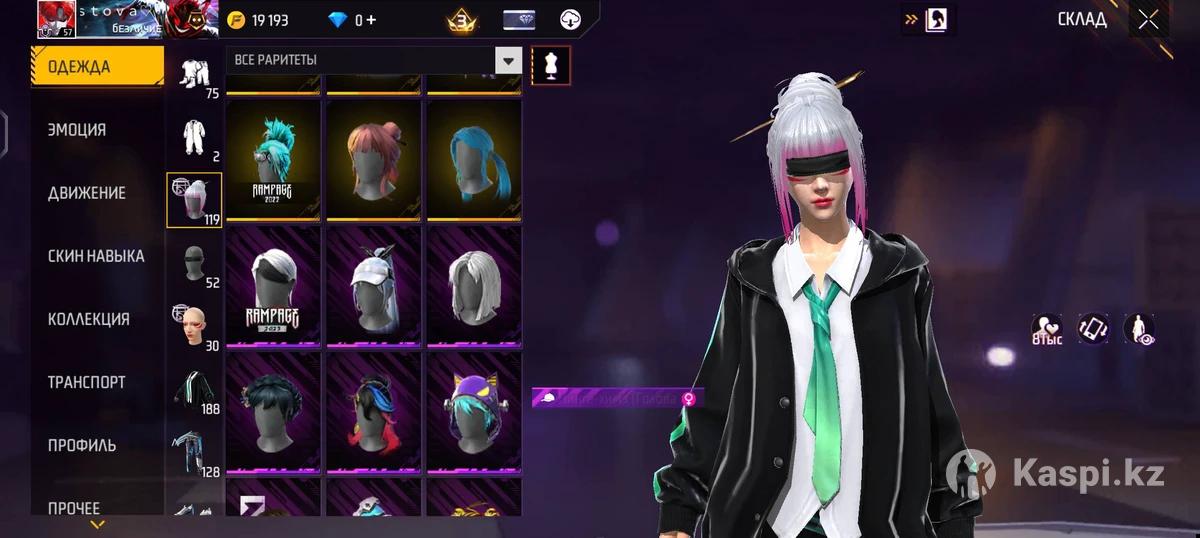Choose the orange hair bun hairstyle
1200x538 pixels.
tap(373, 160)
